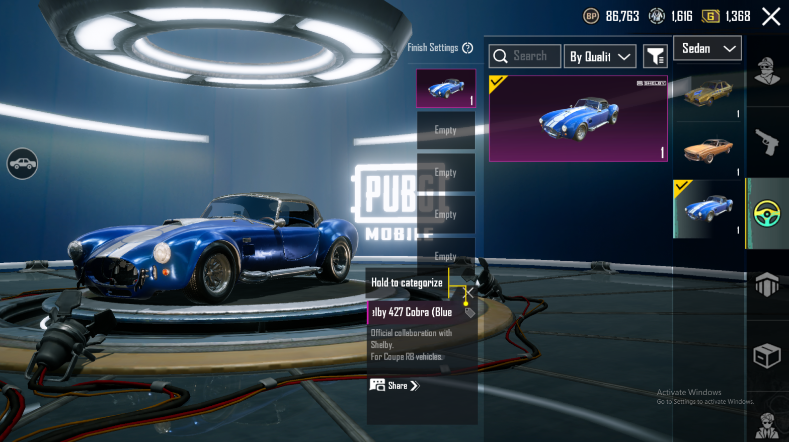Expand the Sedan vehicle type dropdown
This screenshot has width=789, height=442.
click(x=708, y=48)
